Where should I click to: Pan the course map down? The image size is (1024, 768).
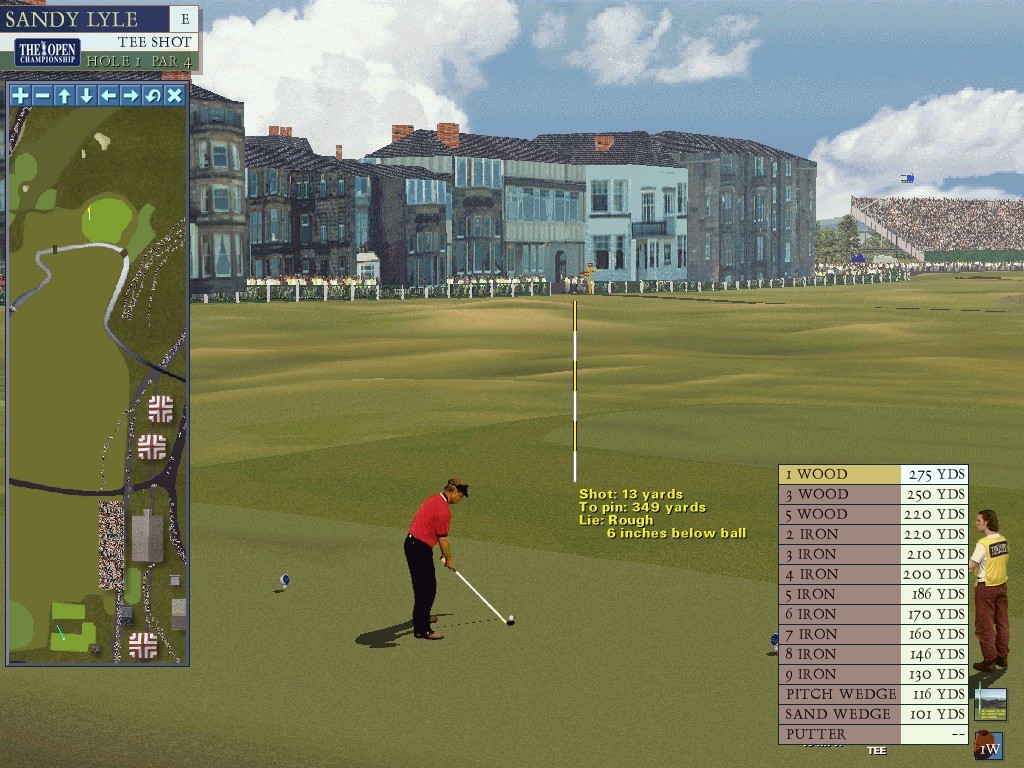click(86, 96)
